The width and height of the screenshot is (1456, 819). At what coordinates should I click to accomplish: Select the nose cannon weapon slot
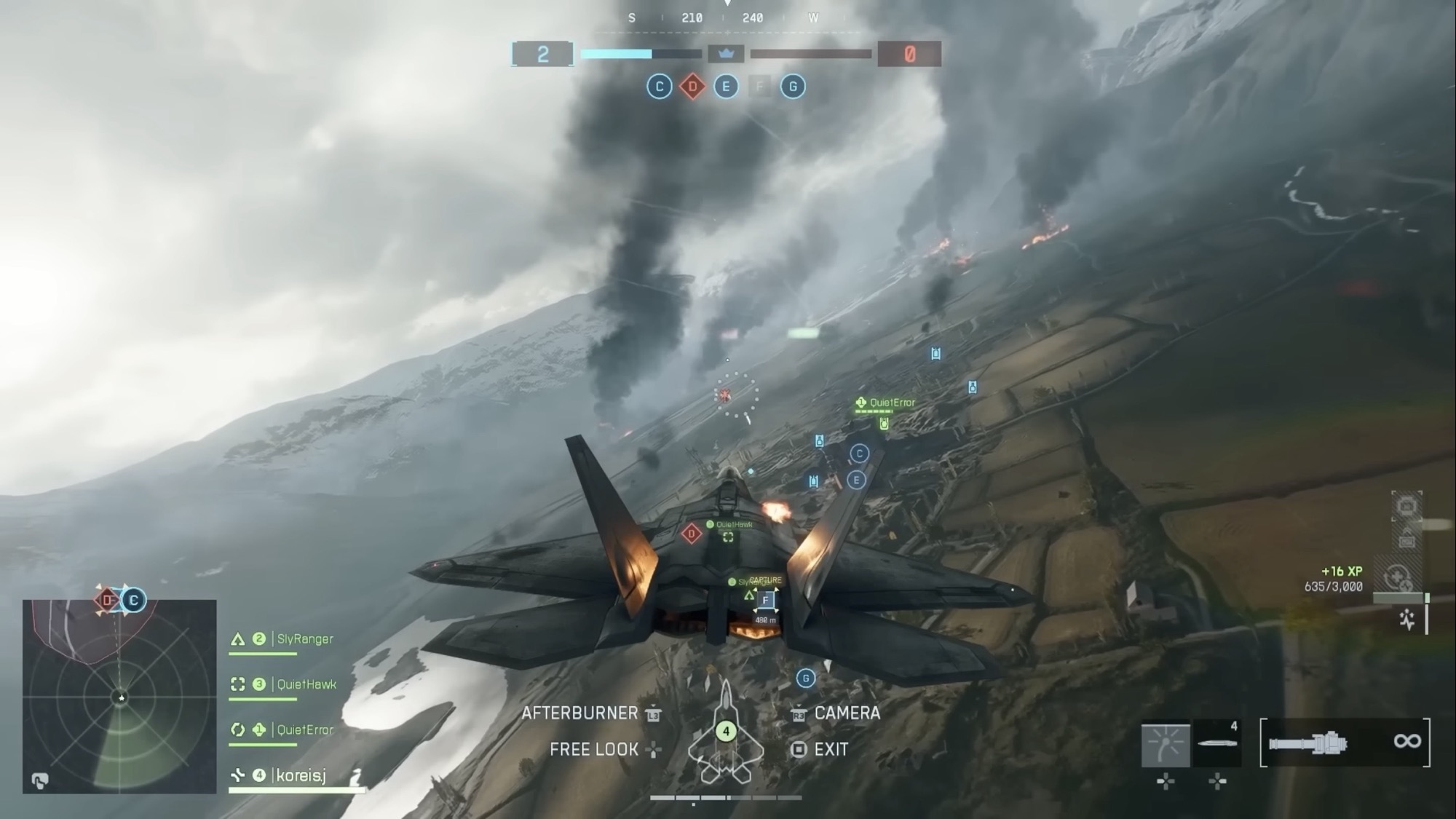point(1345,743)
